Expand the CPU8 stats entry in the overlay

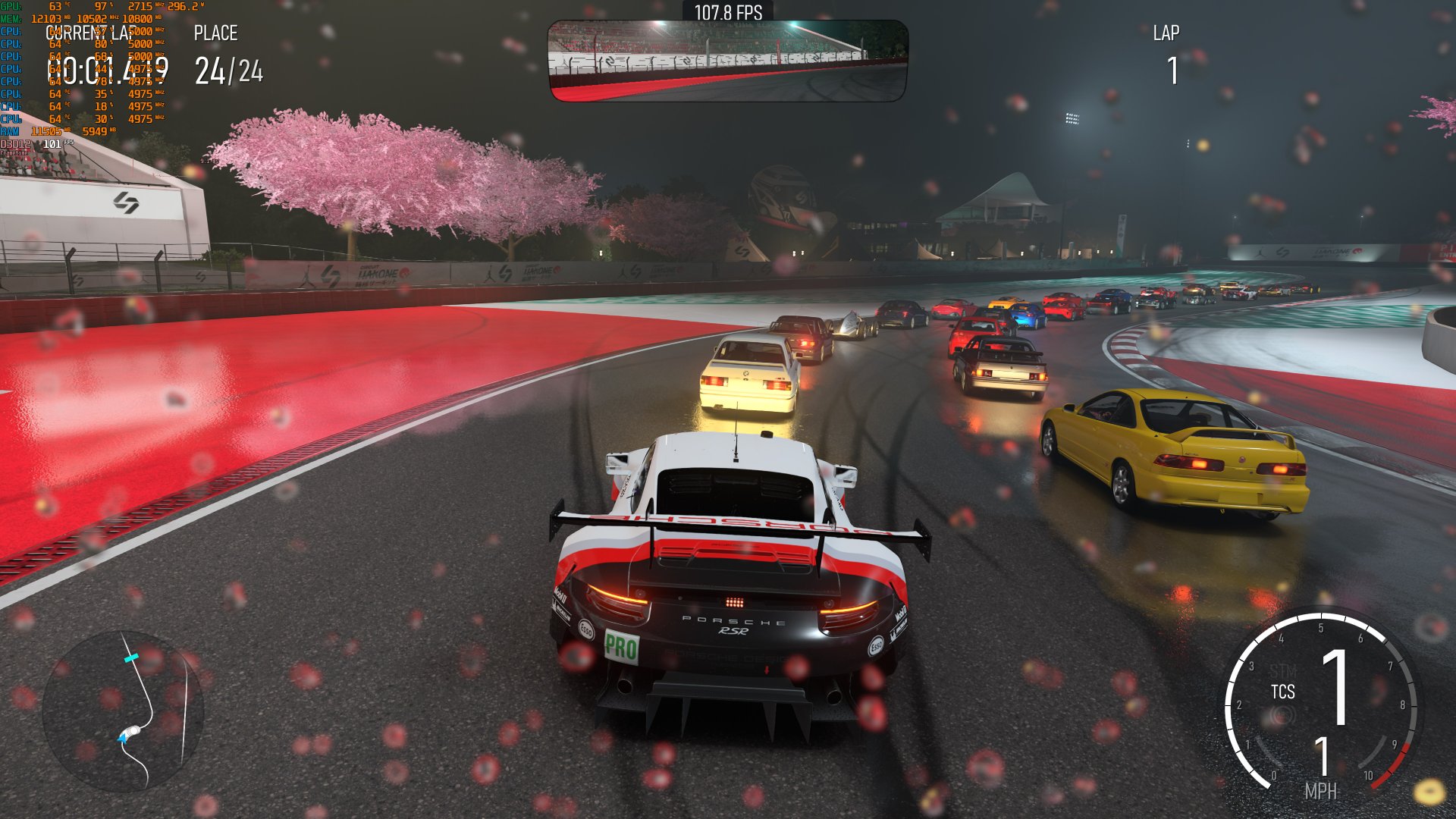coord(76,119)
